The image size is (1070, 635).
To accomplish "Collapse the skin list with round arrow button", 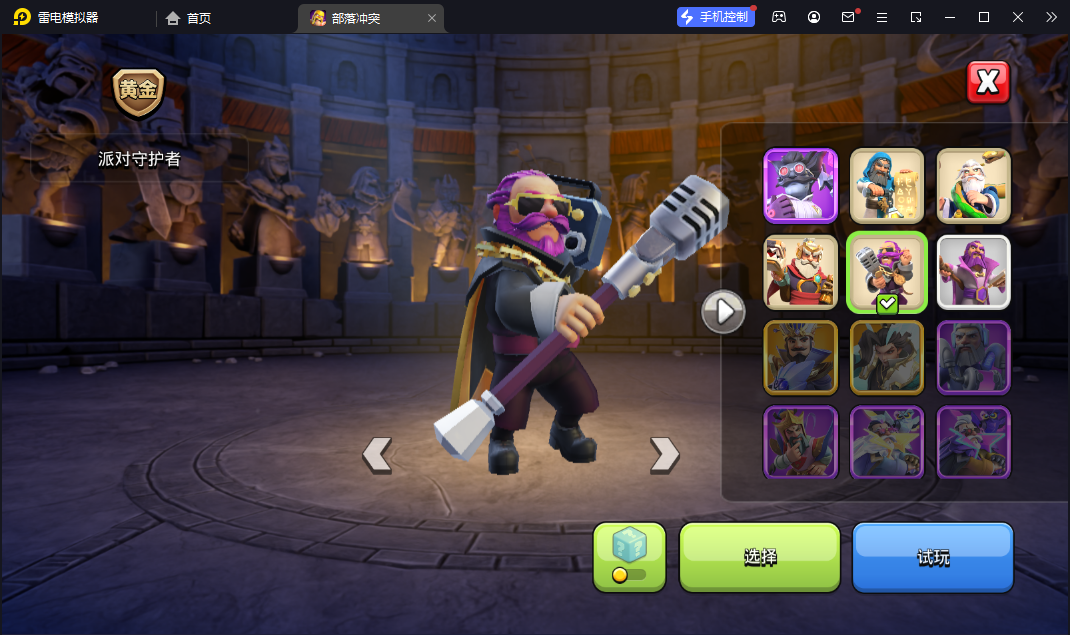I will click(723, 313).
